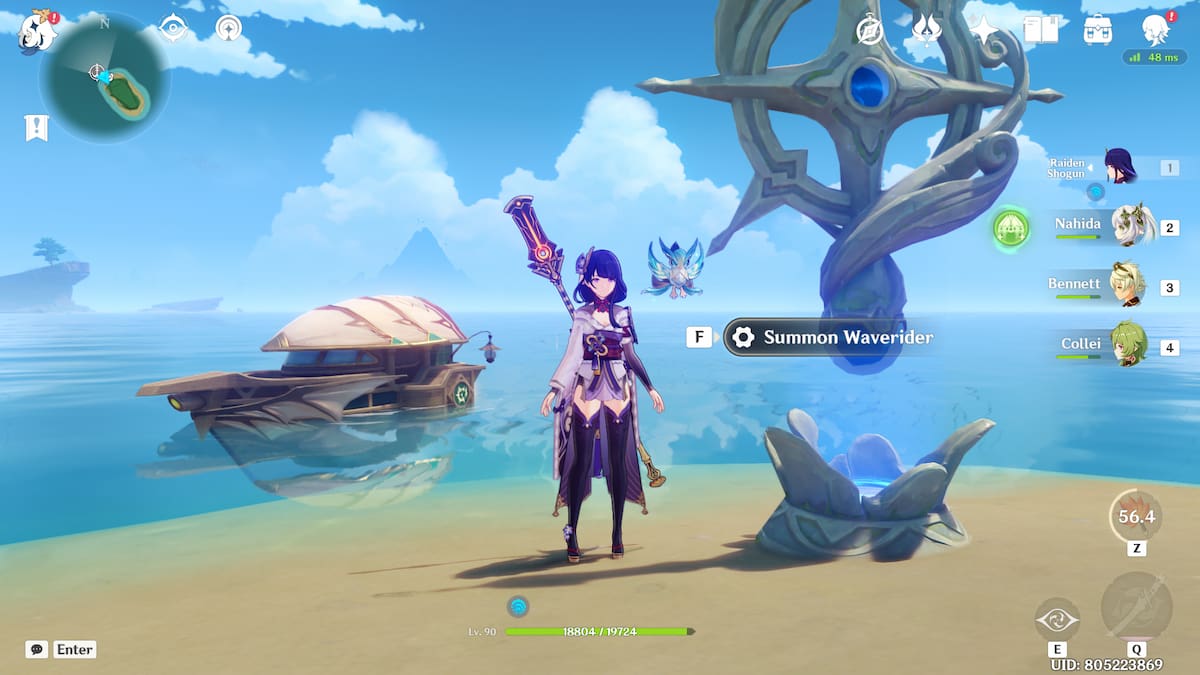The width and height of the screenshot is (1200, 675).
Task: Open the Adventurer Handbook book icon
Action: (x=1041, y=30)
